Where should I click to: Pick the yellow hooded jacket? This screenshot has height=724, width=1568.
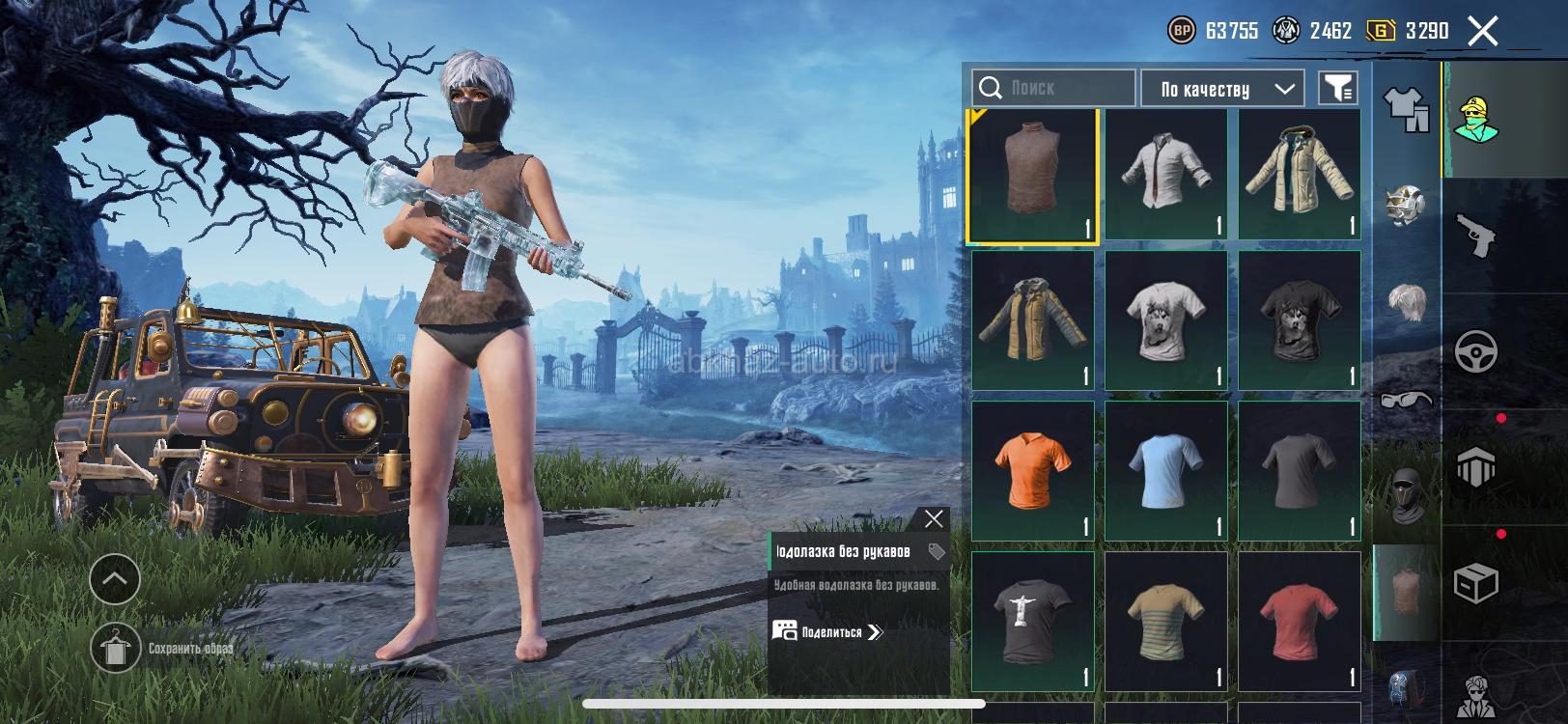[x=1032, y=320]
